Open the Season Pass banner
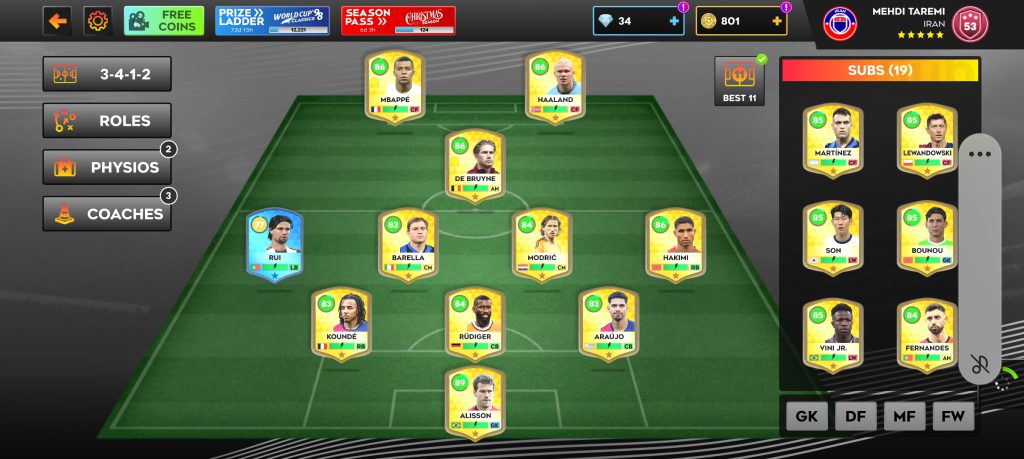 [398, 21]
